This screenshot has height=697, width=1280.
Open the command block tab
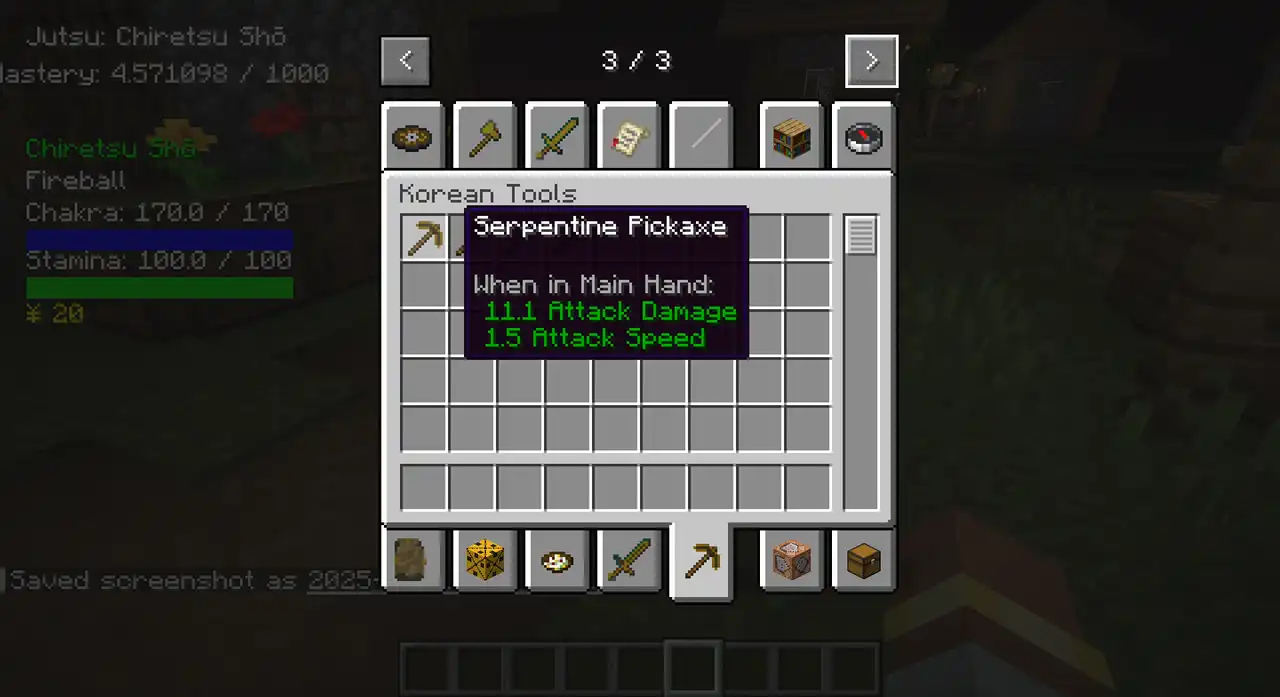pyautogui.click(x=790, y=560)
